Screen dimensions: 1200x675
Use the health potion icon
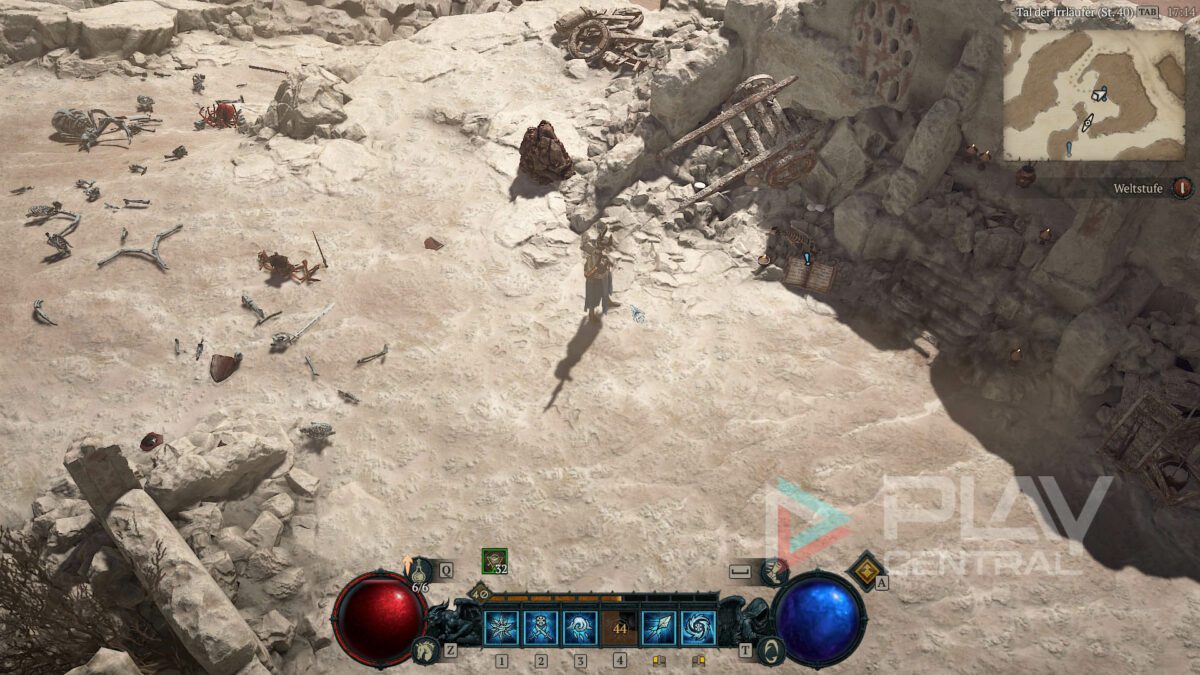tap(420, 571)
